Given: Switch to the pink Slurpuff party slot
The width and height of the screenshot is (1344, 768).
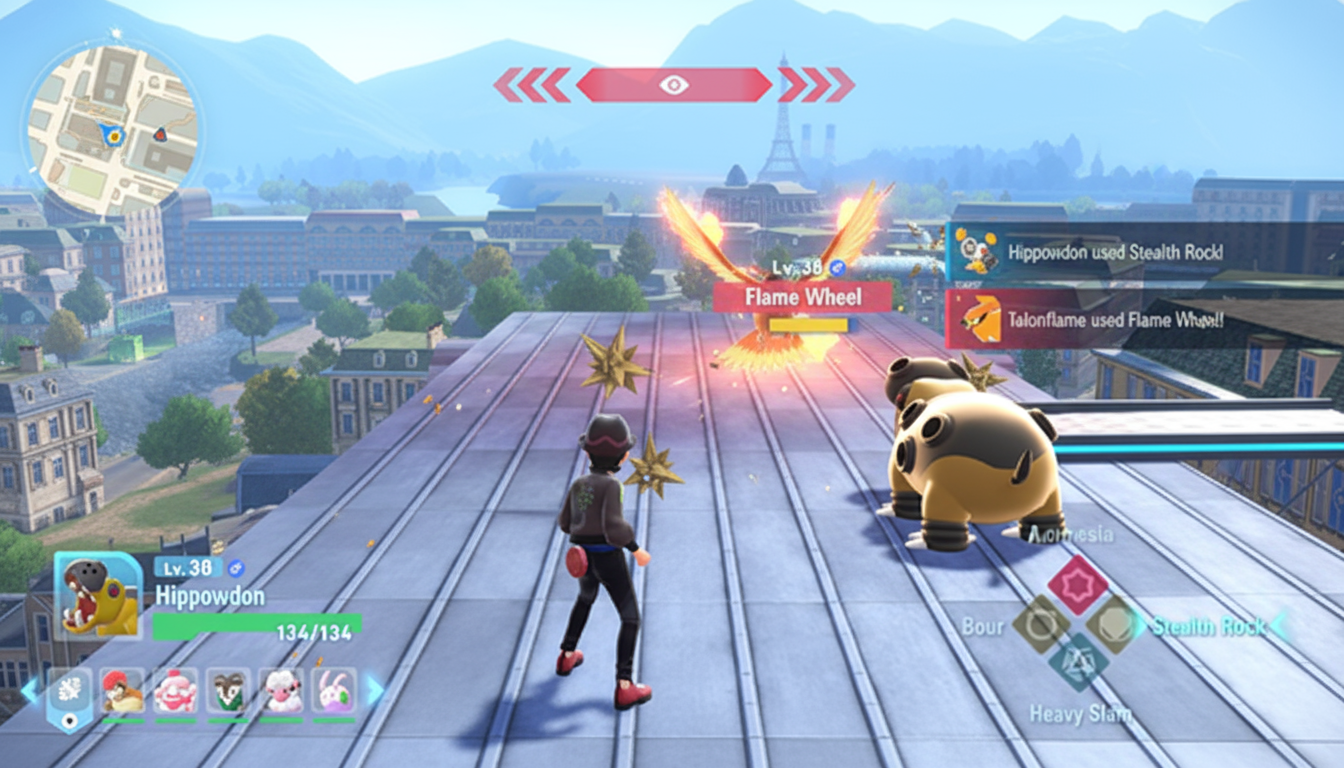Looking at the screenshot, I should coord(176,691).
